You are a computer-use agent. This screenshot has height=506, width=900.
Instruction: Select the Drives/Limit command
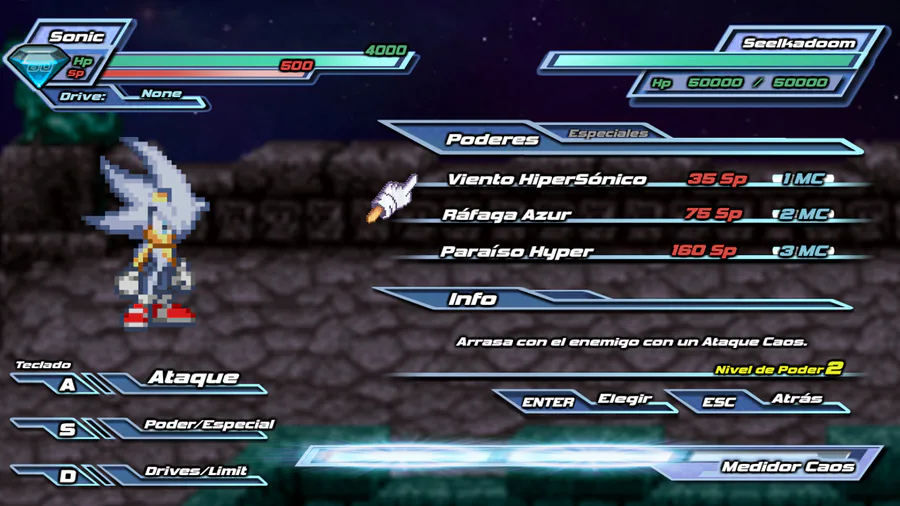pos(196,471)
